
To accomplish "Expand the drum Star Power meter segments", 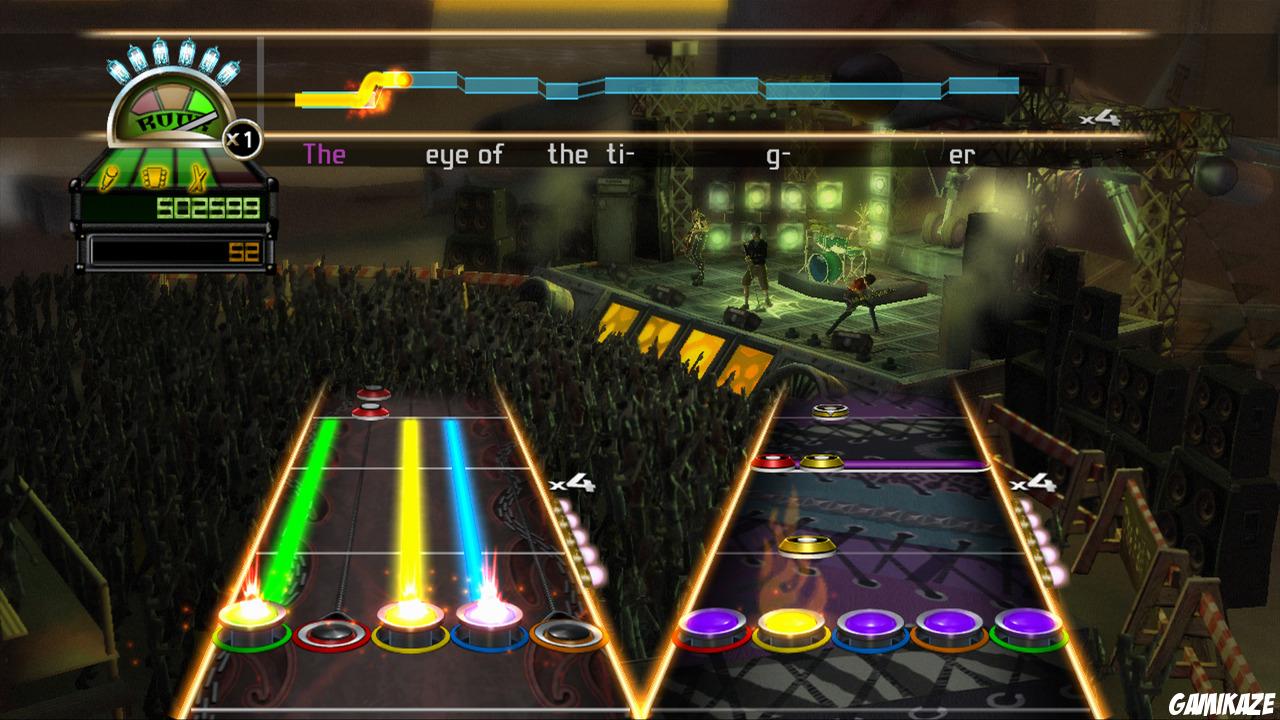I will click(x=1040, y=540).
